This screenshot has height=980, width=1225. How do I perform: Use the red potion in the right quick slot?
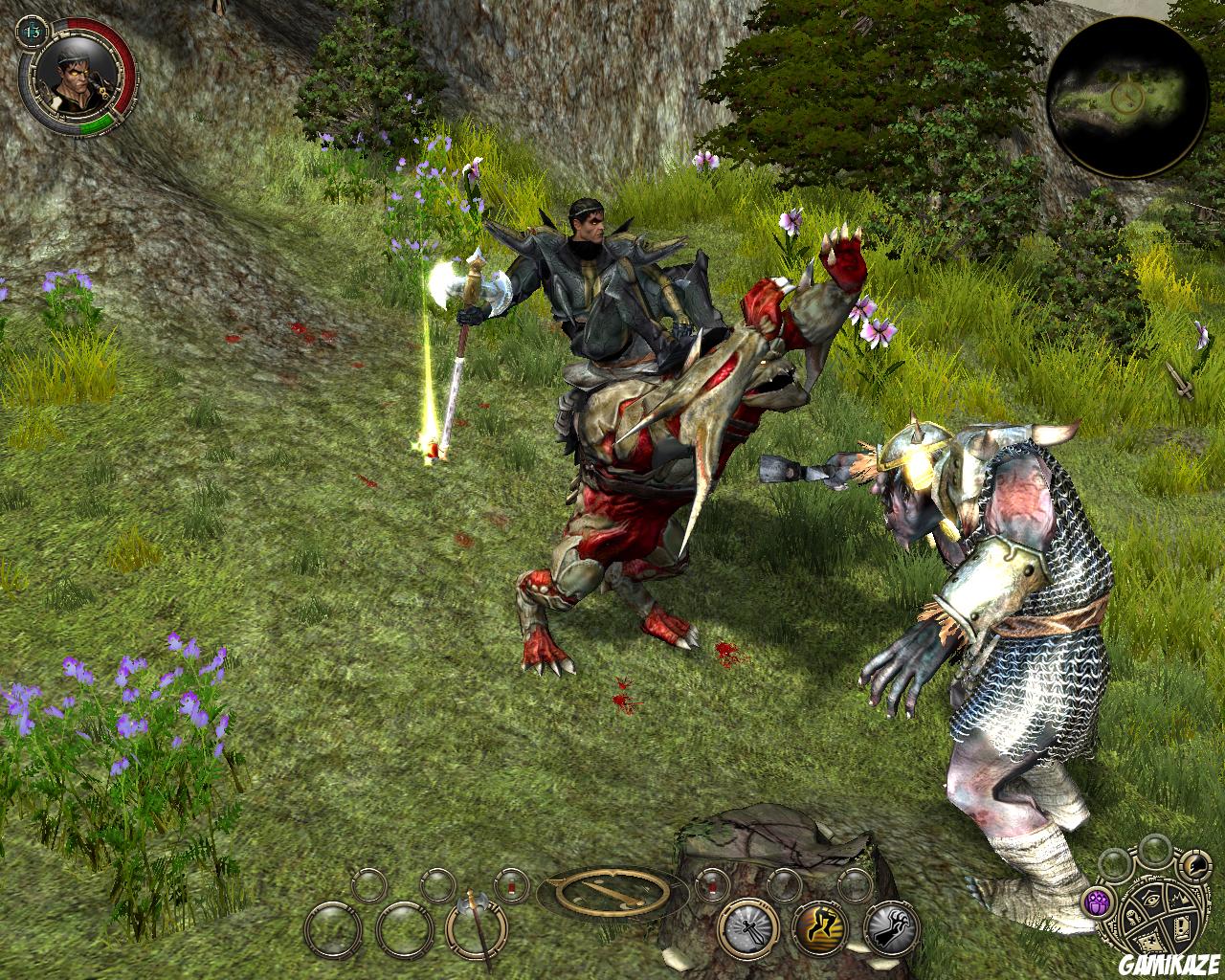point(712,883)
